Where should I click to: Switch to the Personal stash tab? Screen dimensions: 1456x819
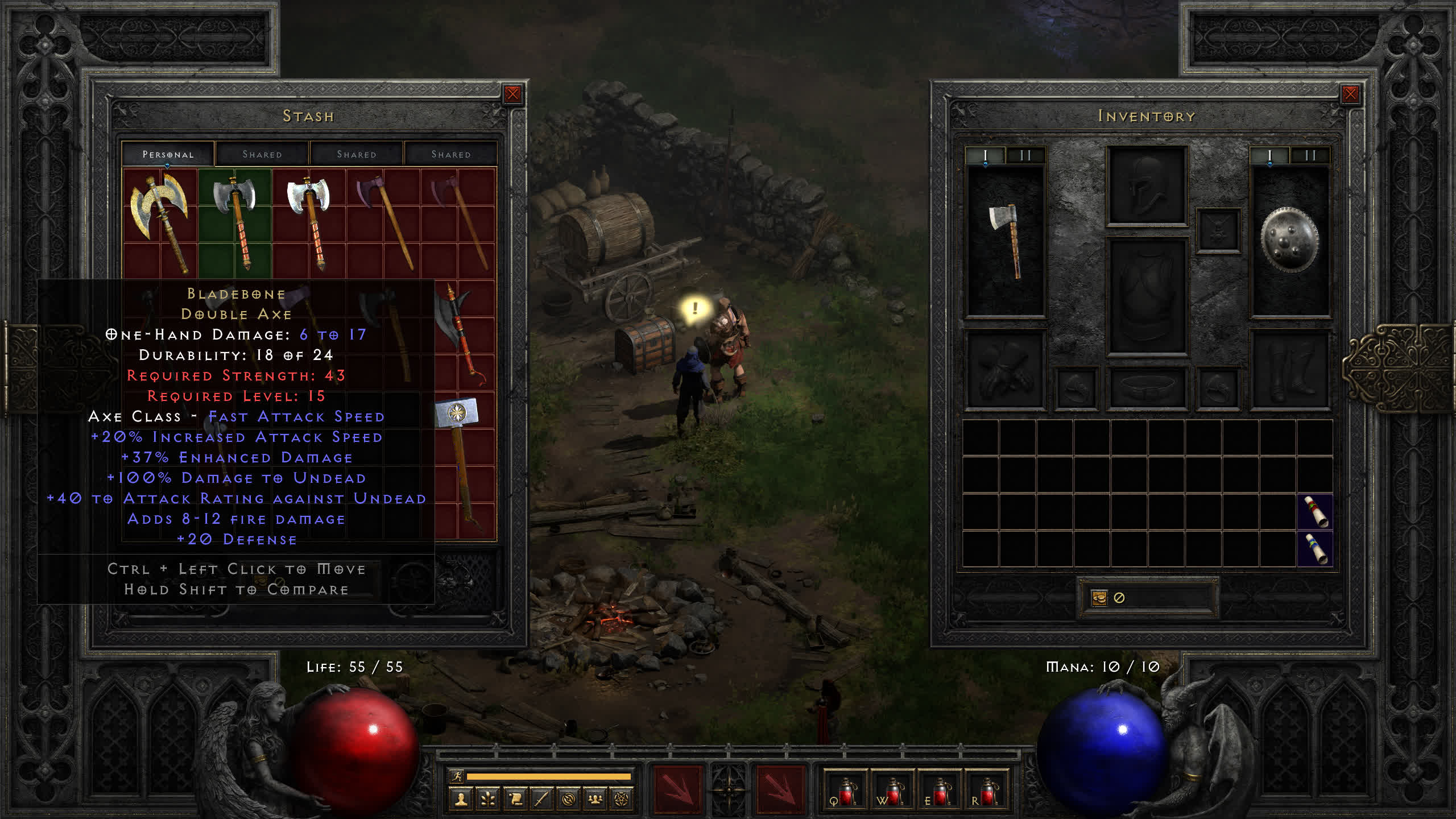168,154
